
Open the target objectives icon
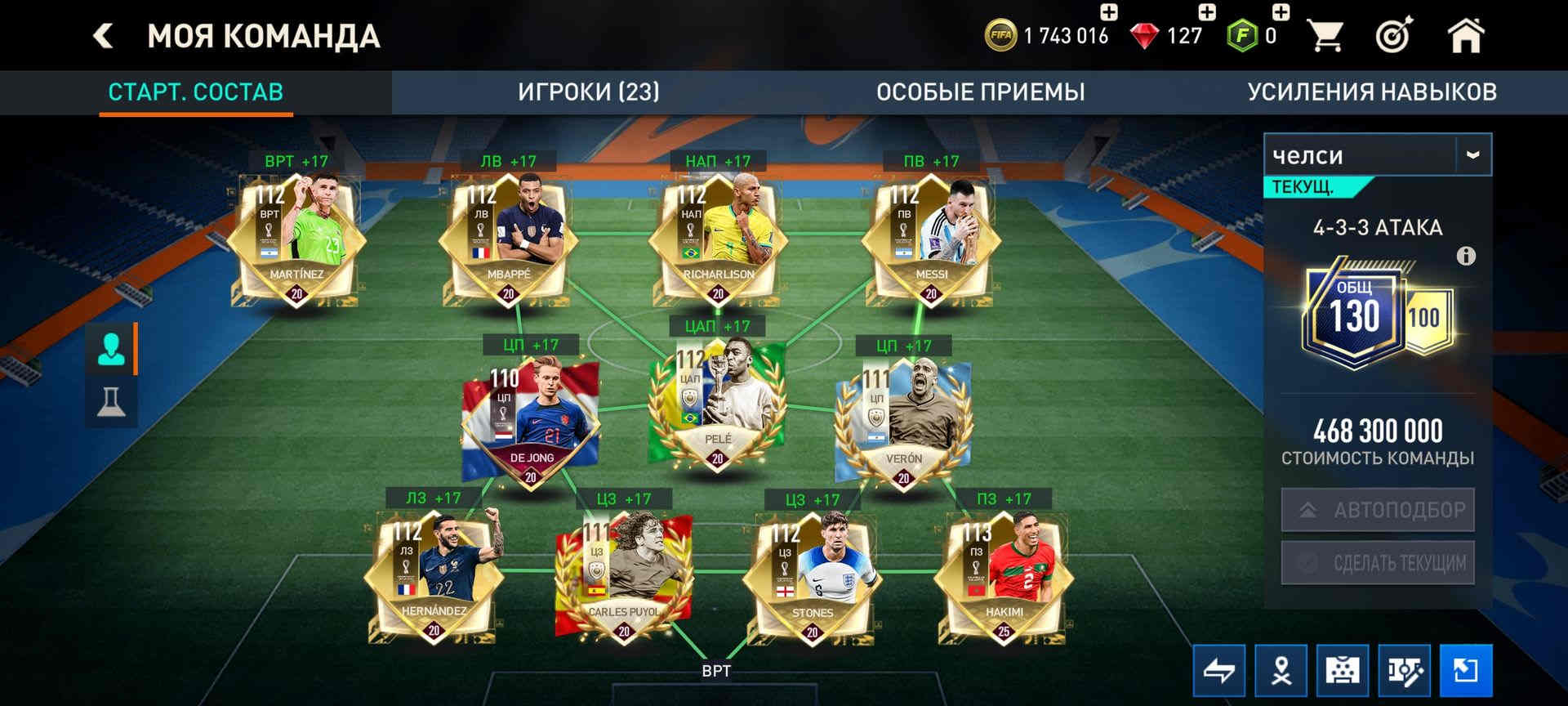coord(1394,36)
